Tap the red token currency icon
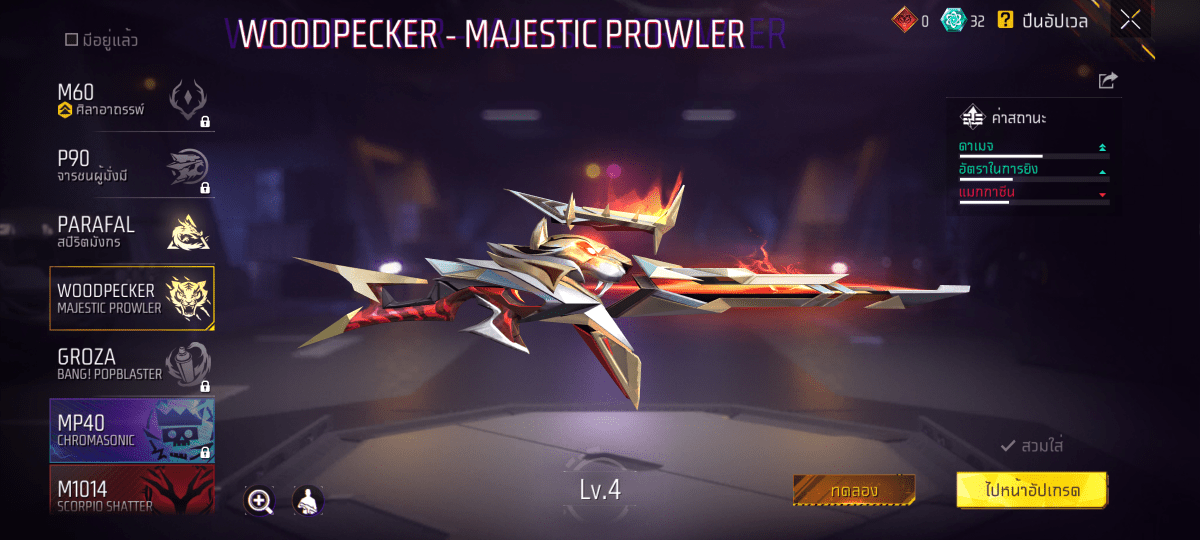 coord(904,20)
